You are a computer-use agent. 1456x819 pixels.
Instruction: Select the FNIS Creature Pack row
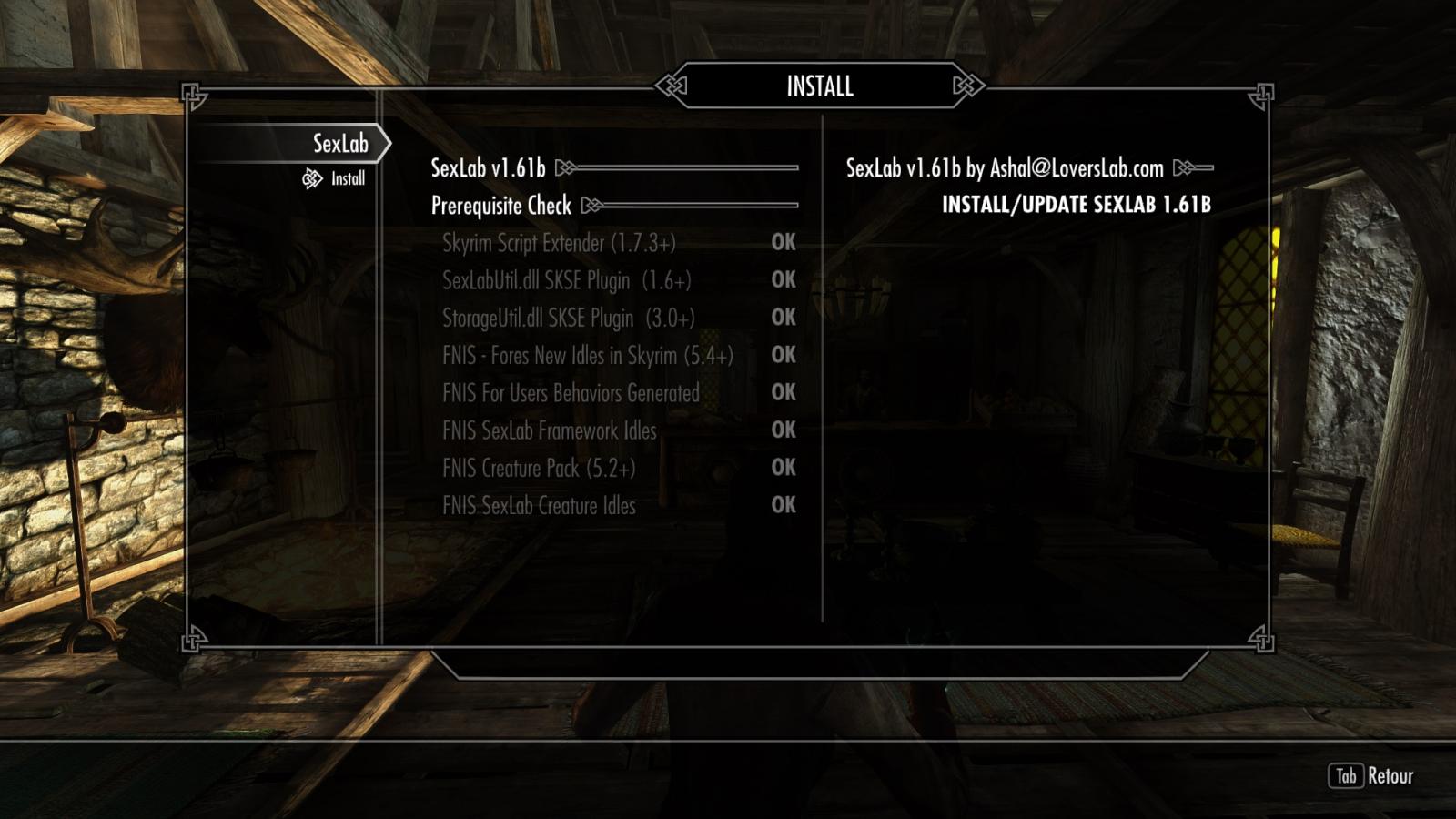click(539, 468)
